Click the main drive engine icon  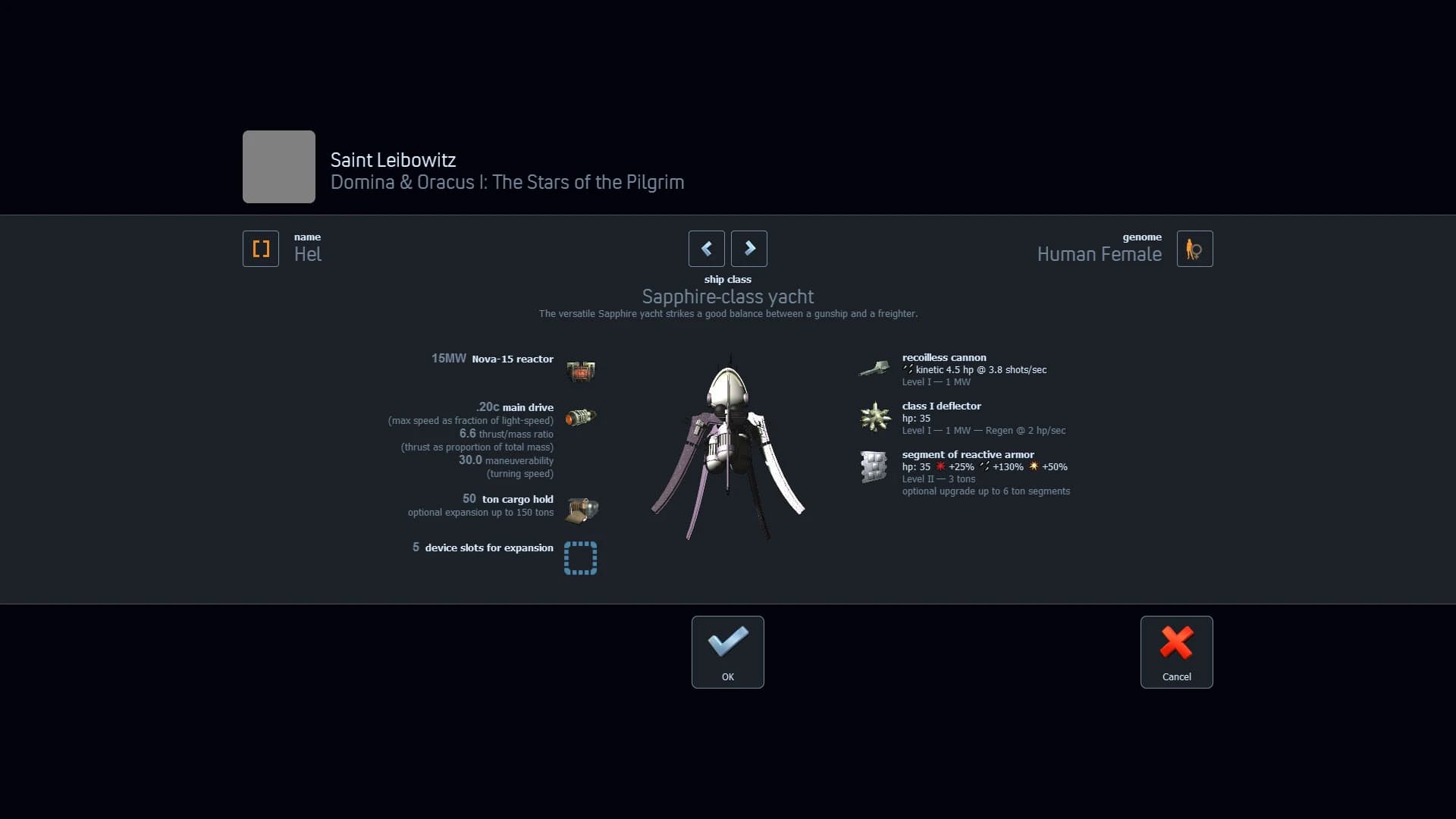[580, 416]
